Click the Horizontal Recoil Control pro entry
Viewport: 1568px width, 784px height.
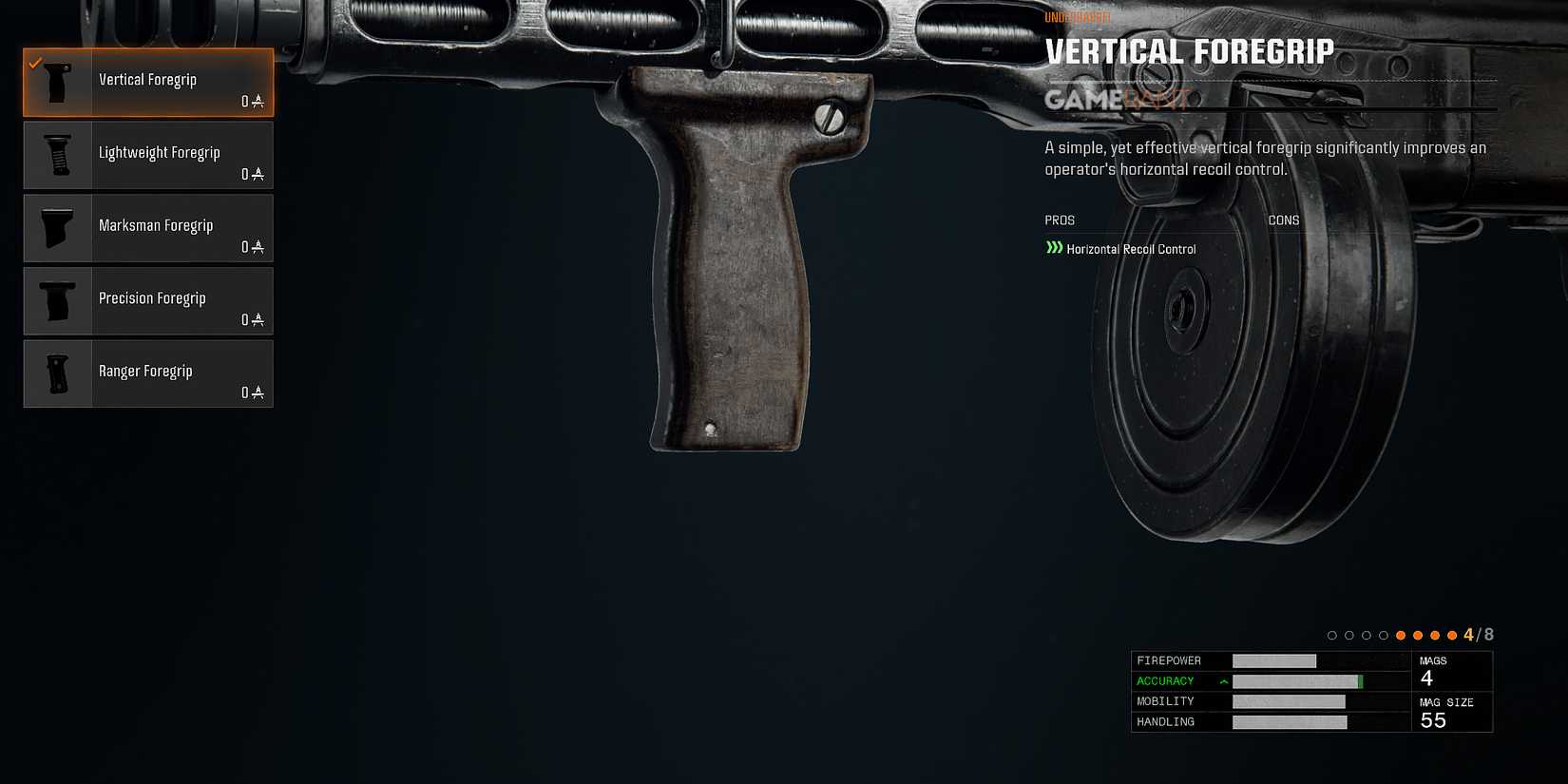1131,248
